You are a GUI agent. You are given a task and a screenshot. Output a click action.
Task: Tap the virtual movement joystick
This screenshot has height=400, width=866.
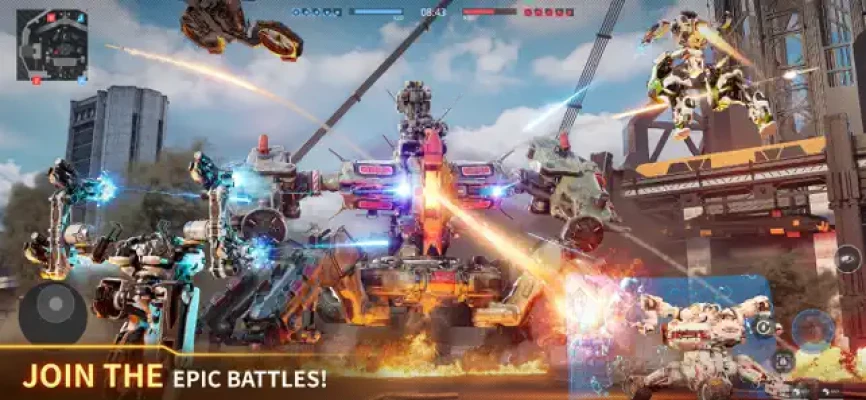52,312
